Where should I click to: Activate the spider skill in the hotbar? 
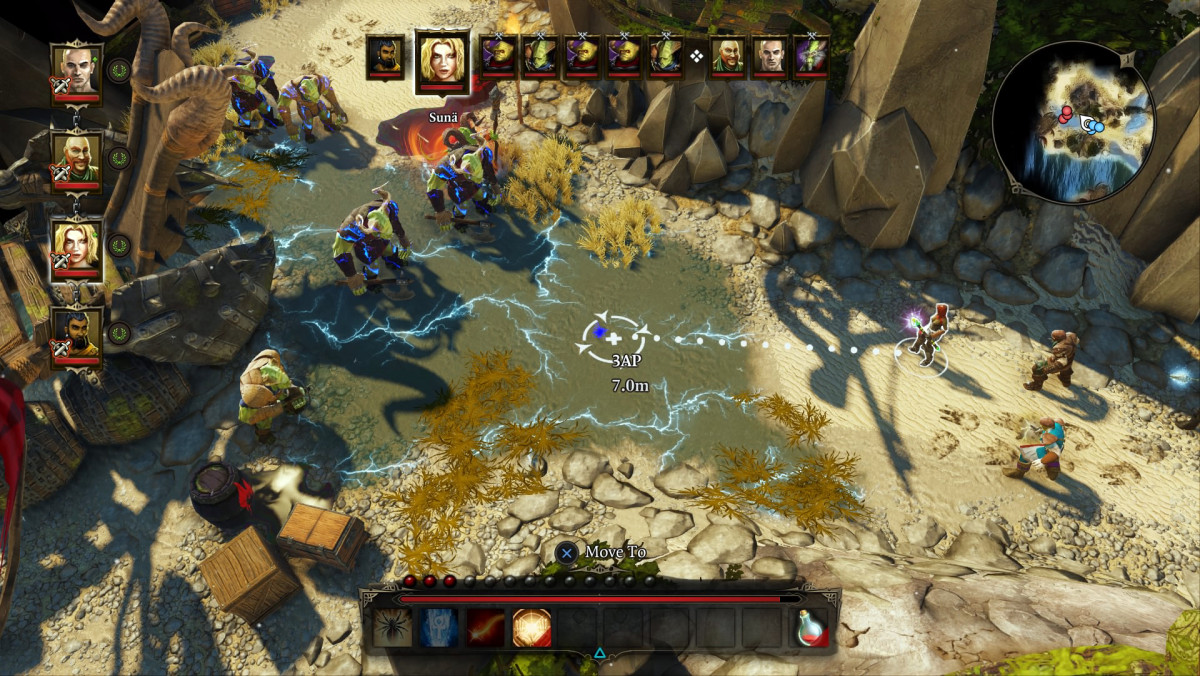pos(393,627)
